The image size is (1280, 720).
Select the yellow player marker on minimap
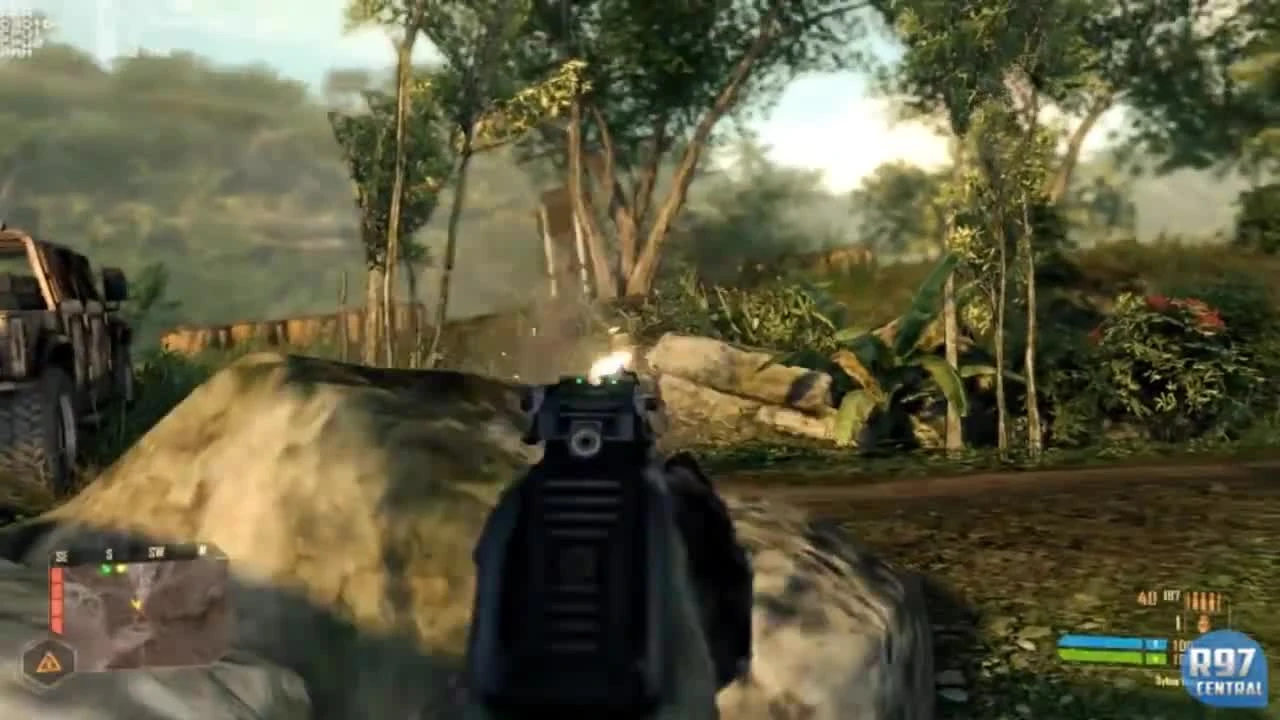[x=136, y=604]
